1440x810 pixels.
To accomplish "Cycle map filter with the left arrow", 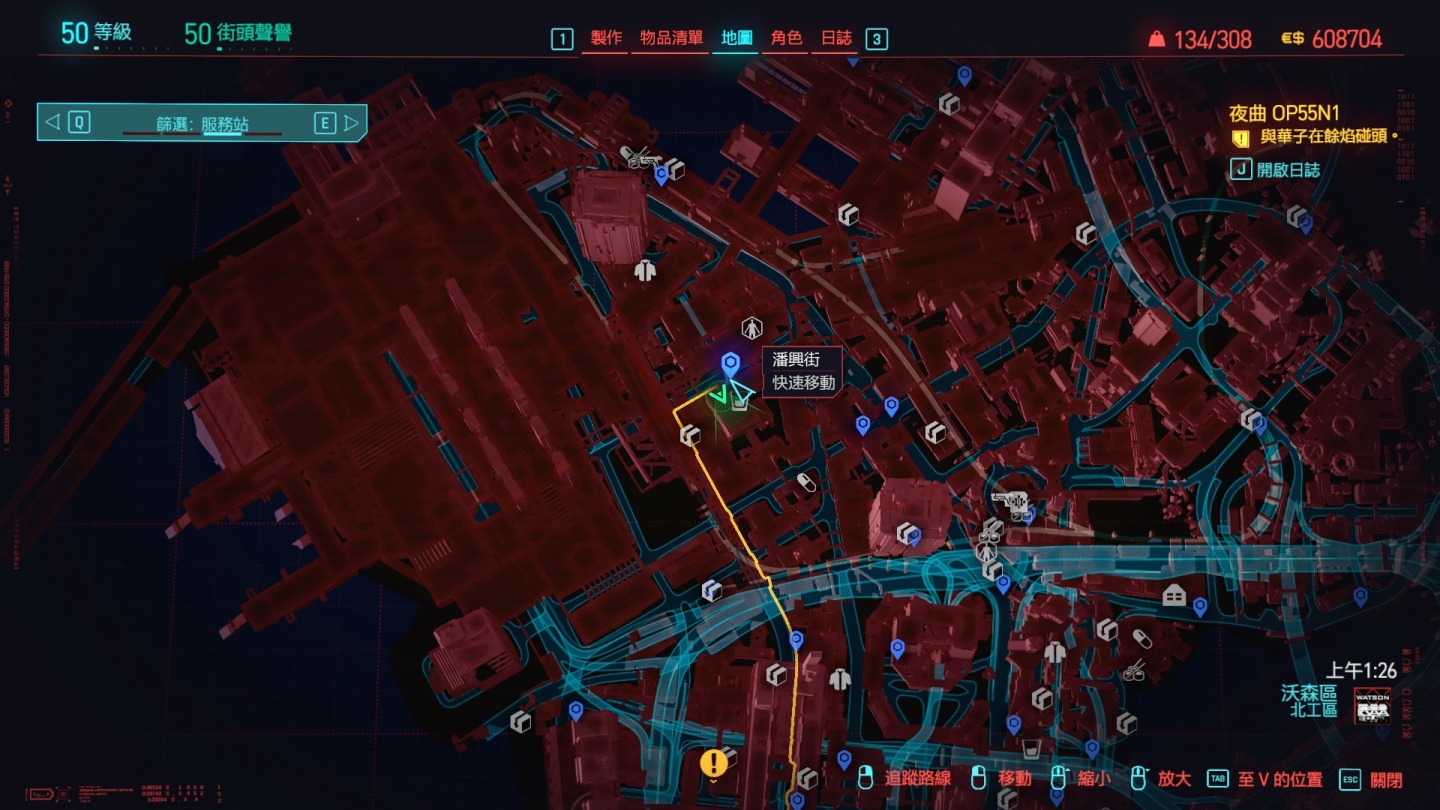I will tap(53, 123).
